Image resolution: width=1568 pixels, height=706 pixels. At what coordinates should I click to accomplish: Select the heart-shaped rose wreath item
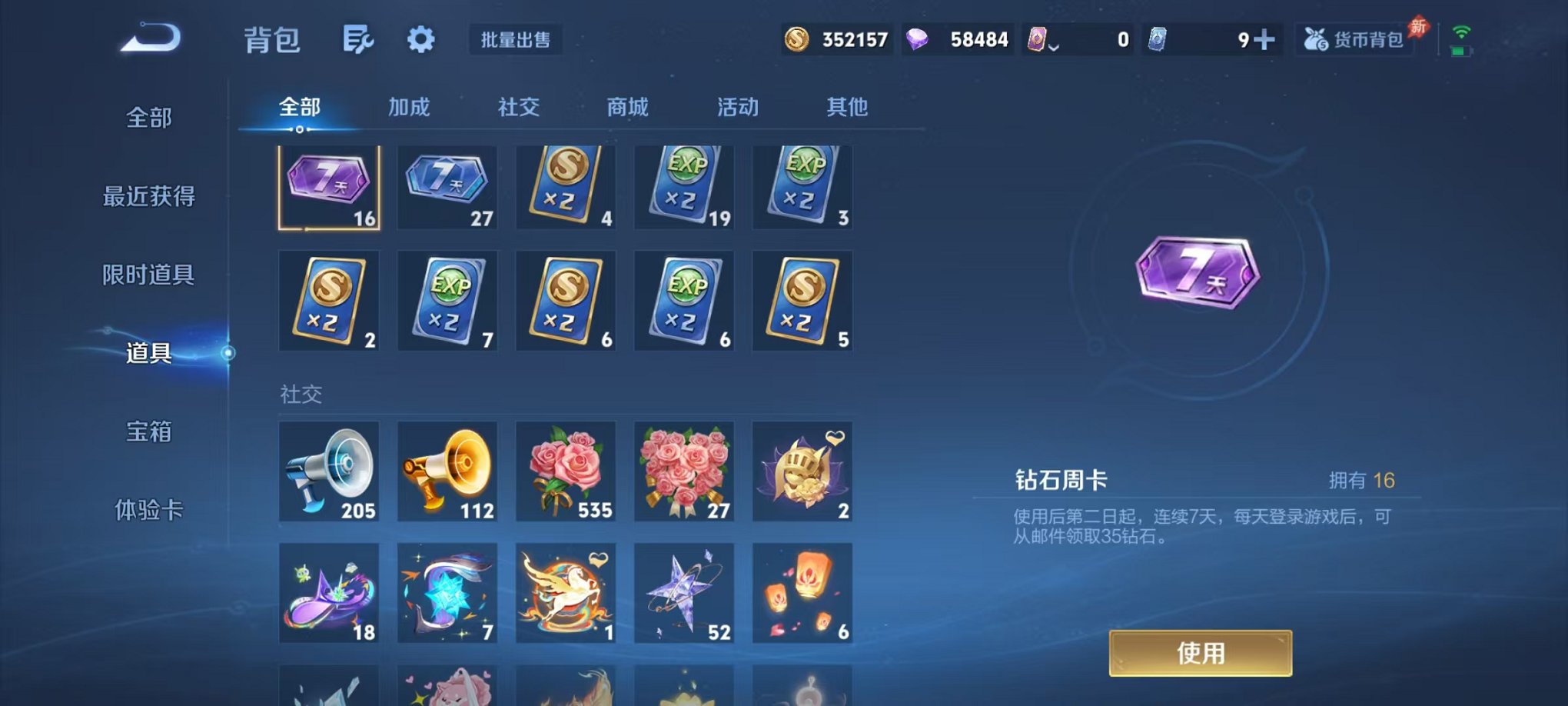coord(684,471)
